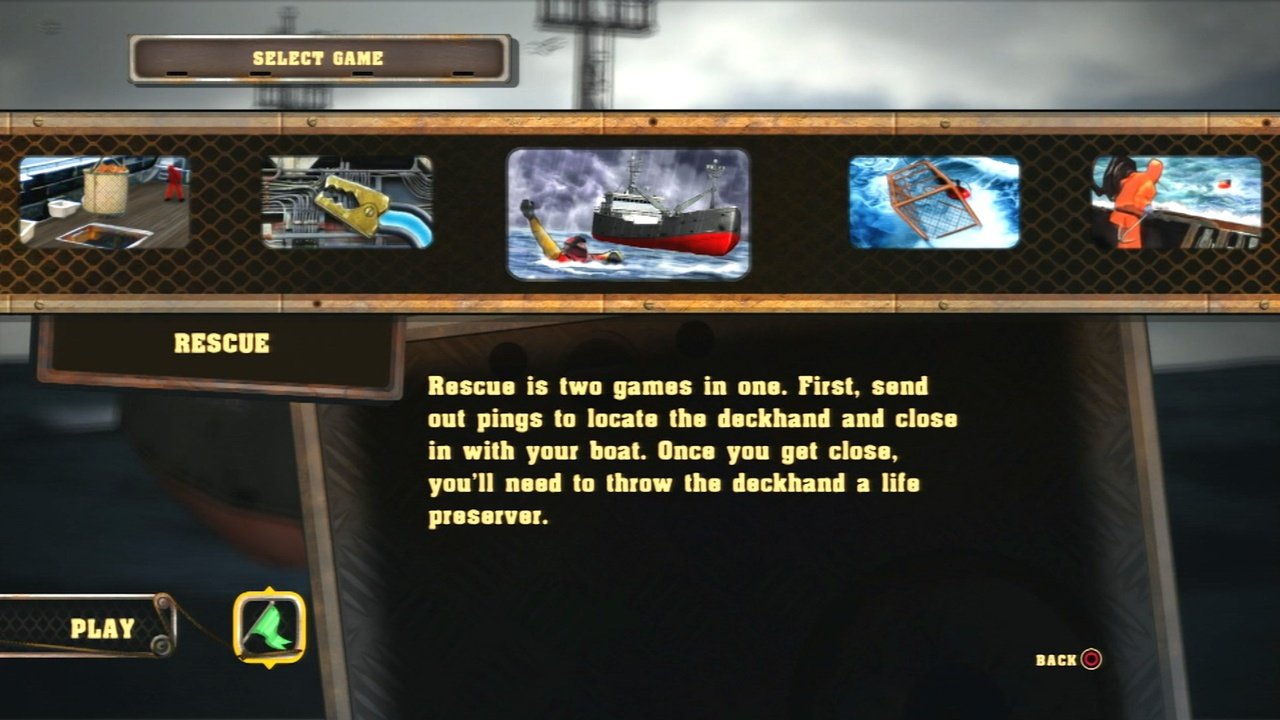Click the third slot marker under SELECT GAME
Screen dimensions: 1280x720
[x=361, y=72]
